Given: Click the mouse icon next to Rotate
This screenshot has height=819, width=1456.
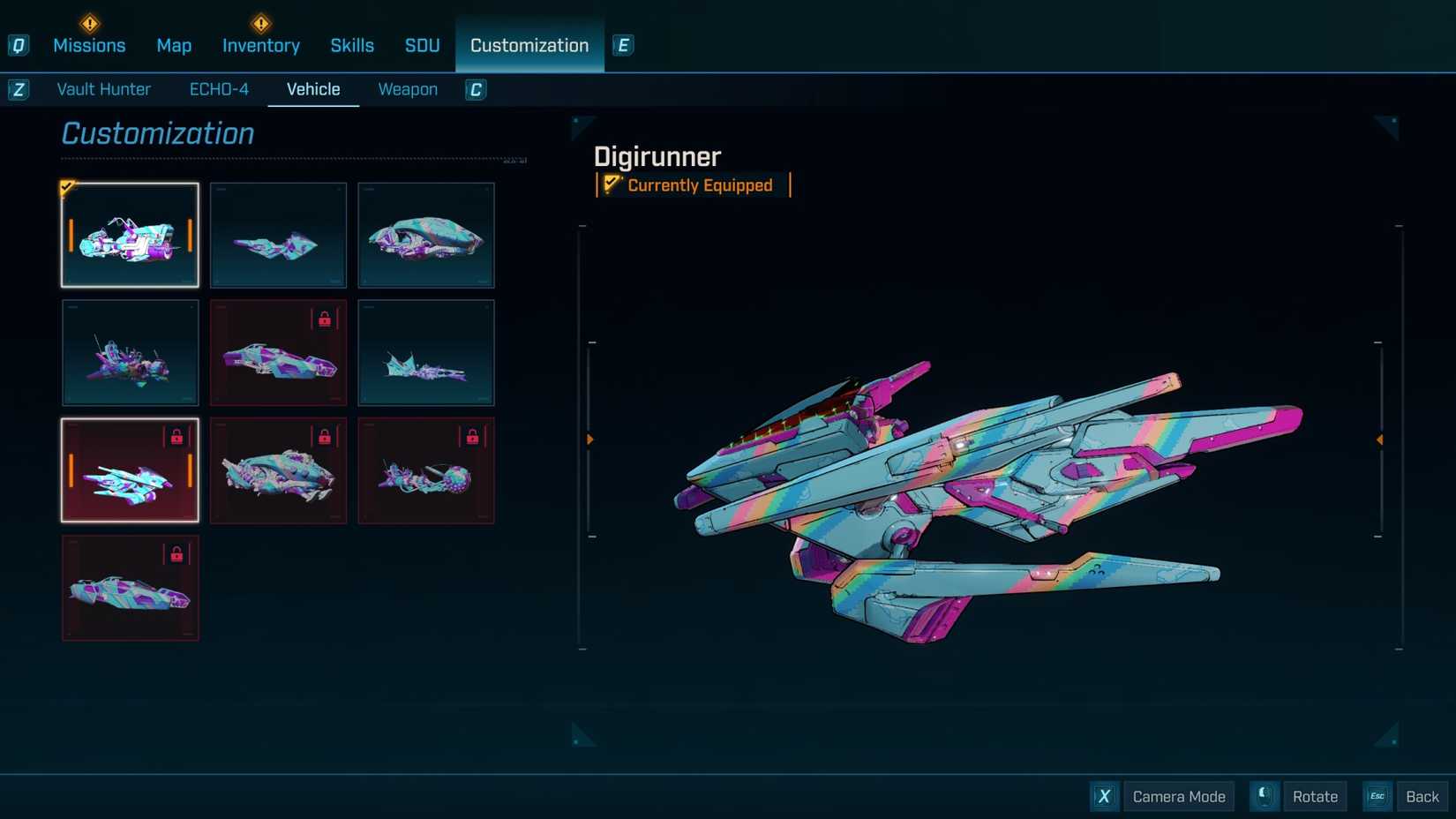Looking at the screenshot, I should tap(1265, 796).
